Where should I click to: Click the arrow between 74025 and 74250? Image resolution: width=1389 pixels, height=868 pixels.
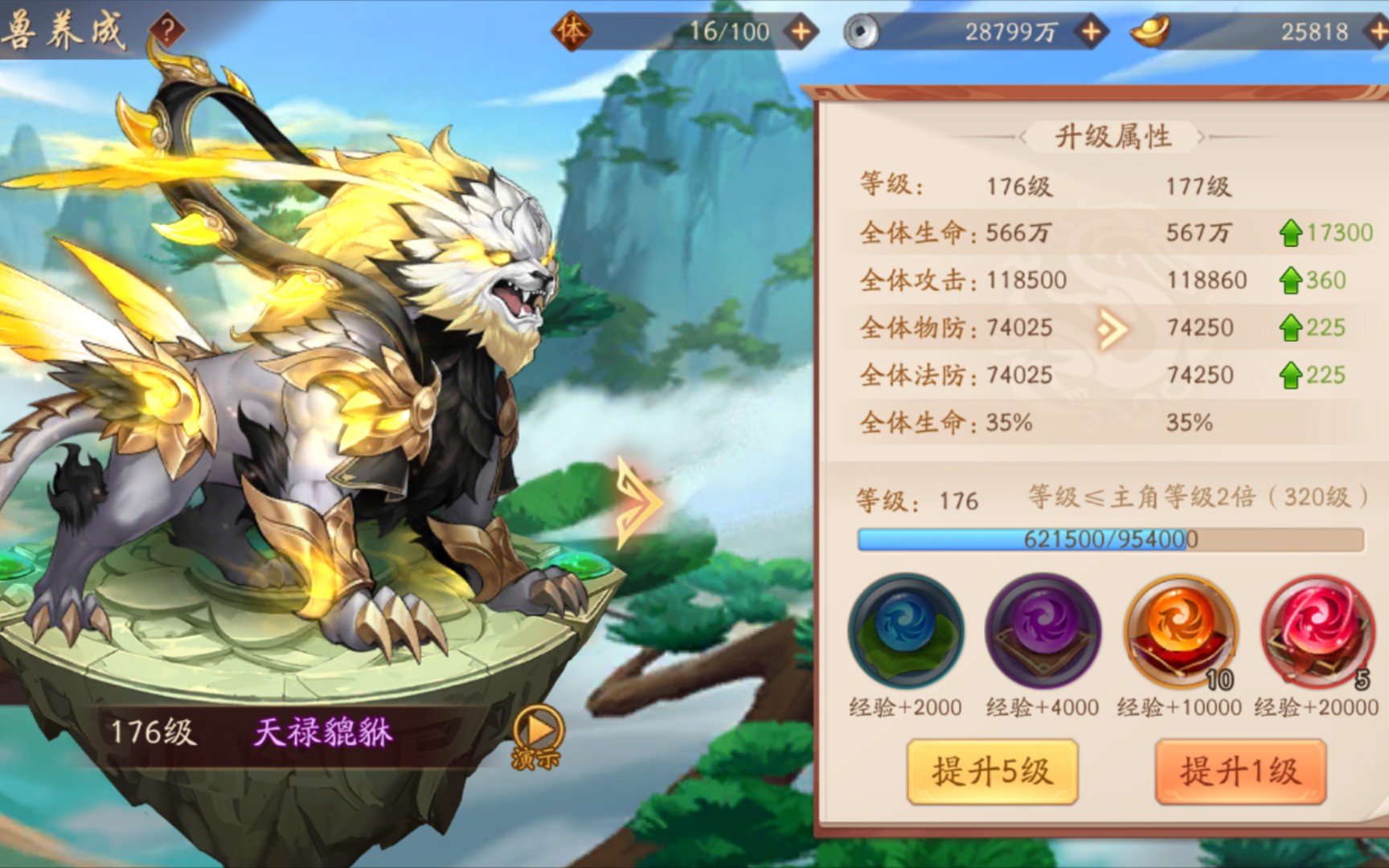[1113, 327]
